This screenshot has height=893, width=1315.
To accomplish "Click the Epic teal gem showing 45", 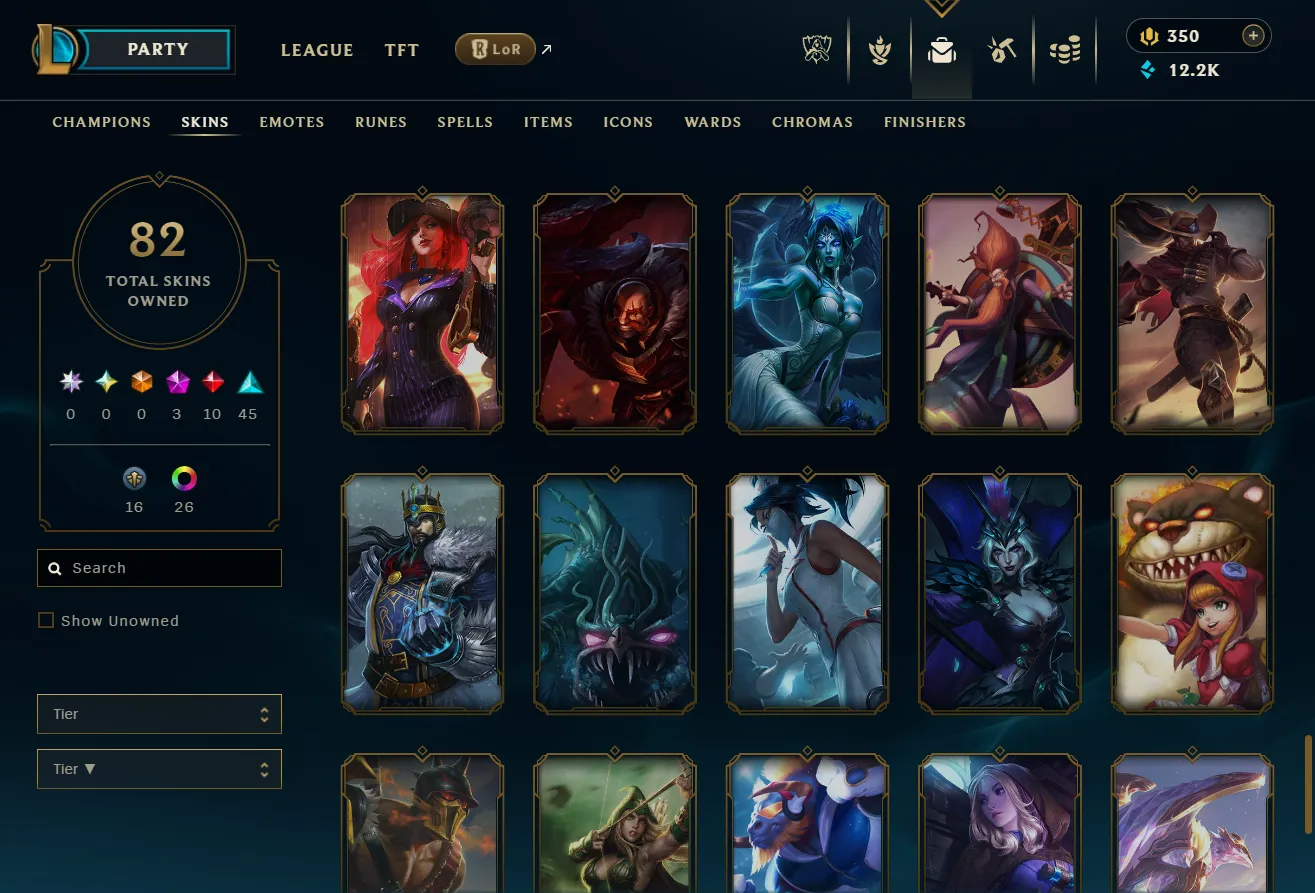I will [x=247, y=381].
